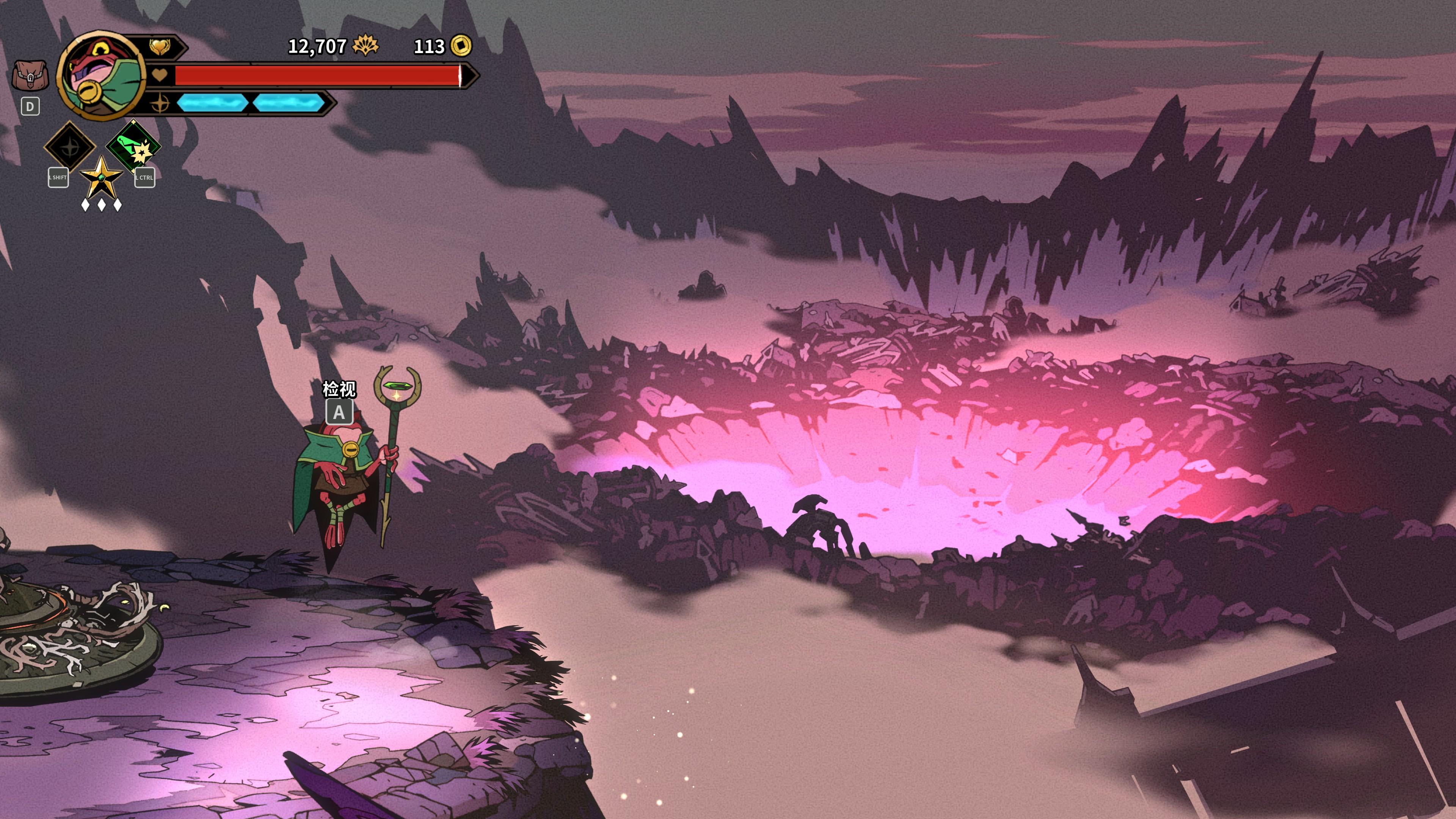Click the gold star emblem icon

coord(100,177)
